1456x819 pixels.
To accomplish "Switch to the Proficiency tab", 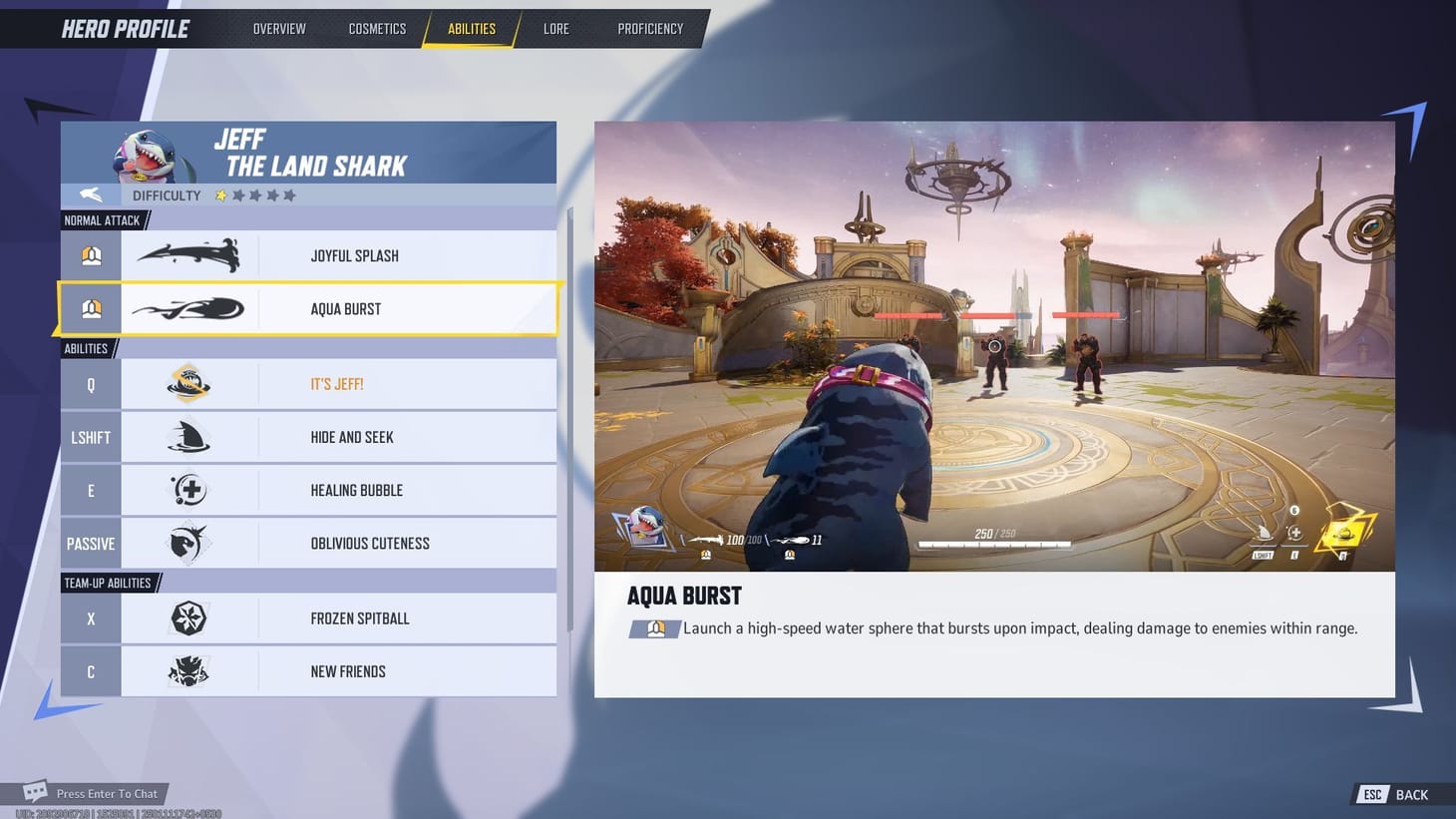I will point(650,28).
